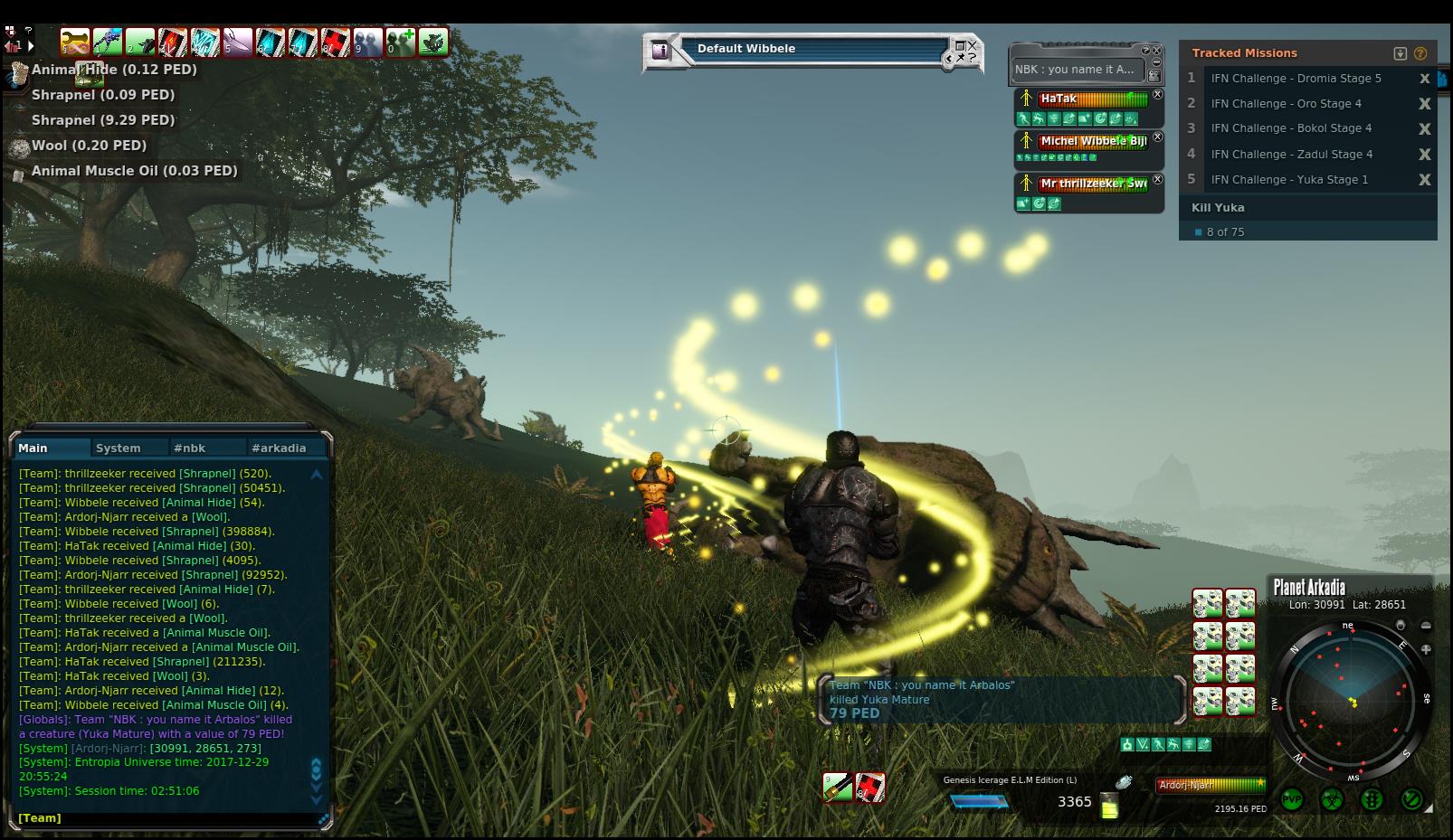Collapse the Tracked Missions panel
The image size is (1453, 840).
tap(1401, 53)
